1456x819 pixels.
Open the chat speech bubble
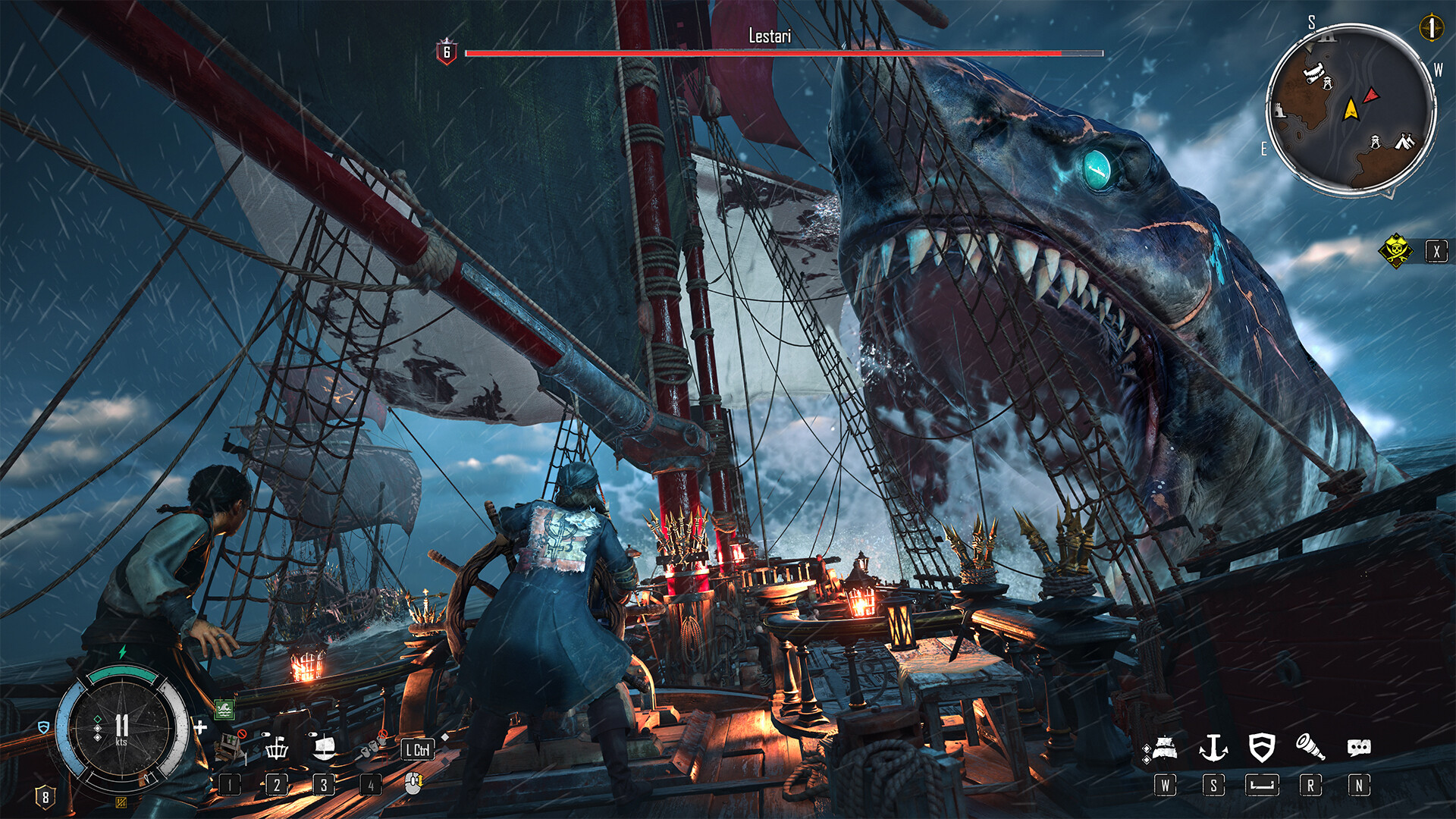click(x=1358, y=748)
